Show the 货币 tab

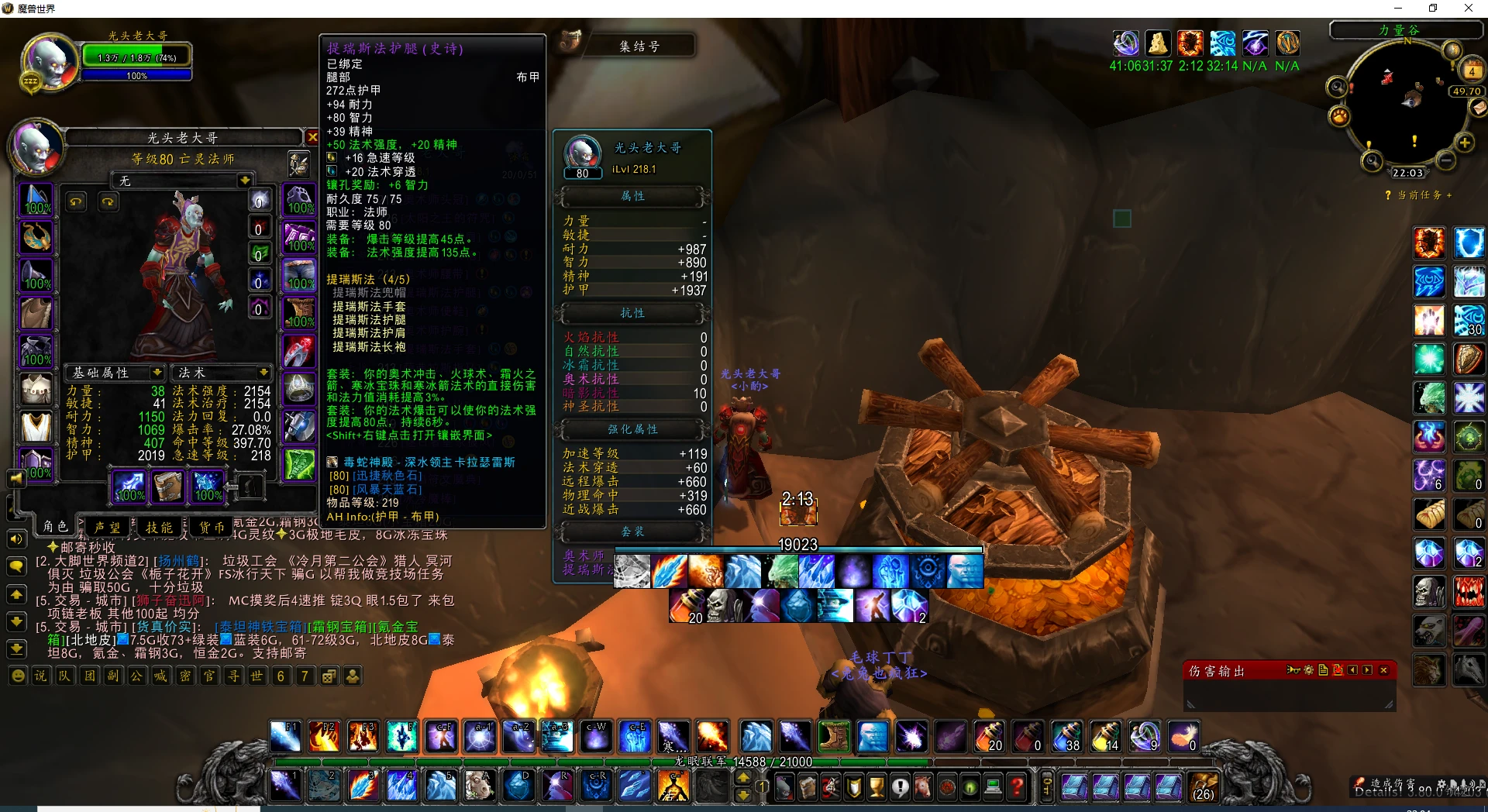coord(212,527)
